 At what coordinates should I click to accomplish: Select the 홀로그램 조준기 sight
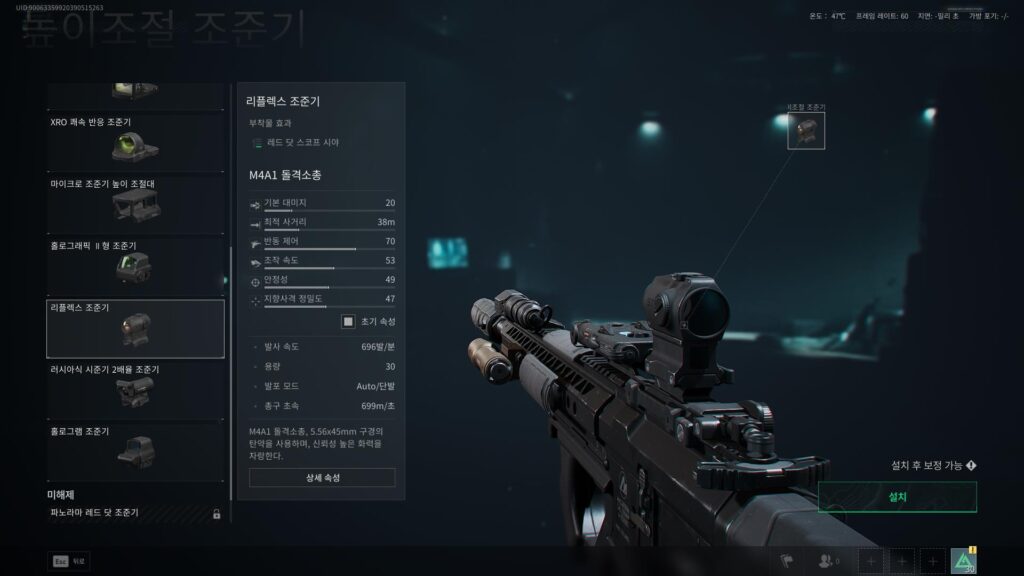coord(135,450)
